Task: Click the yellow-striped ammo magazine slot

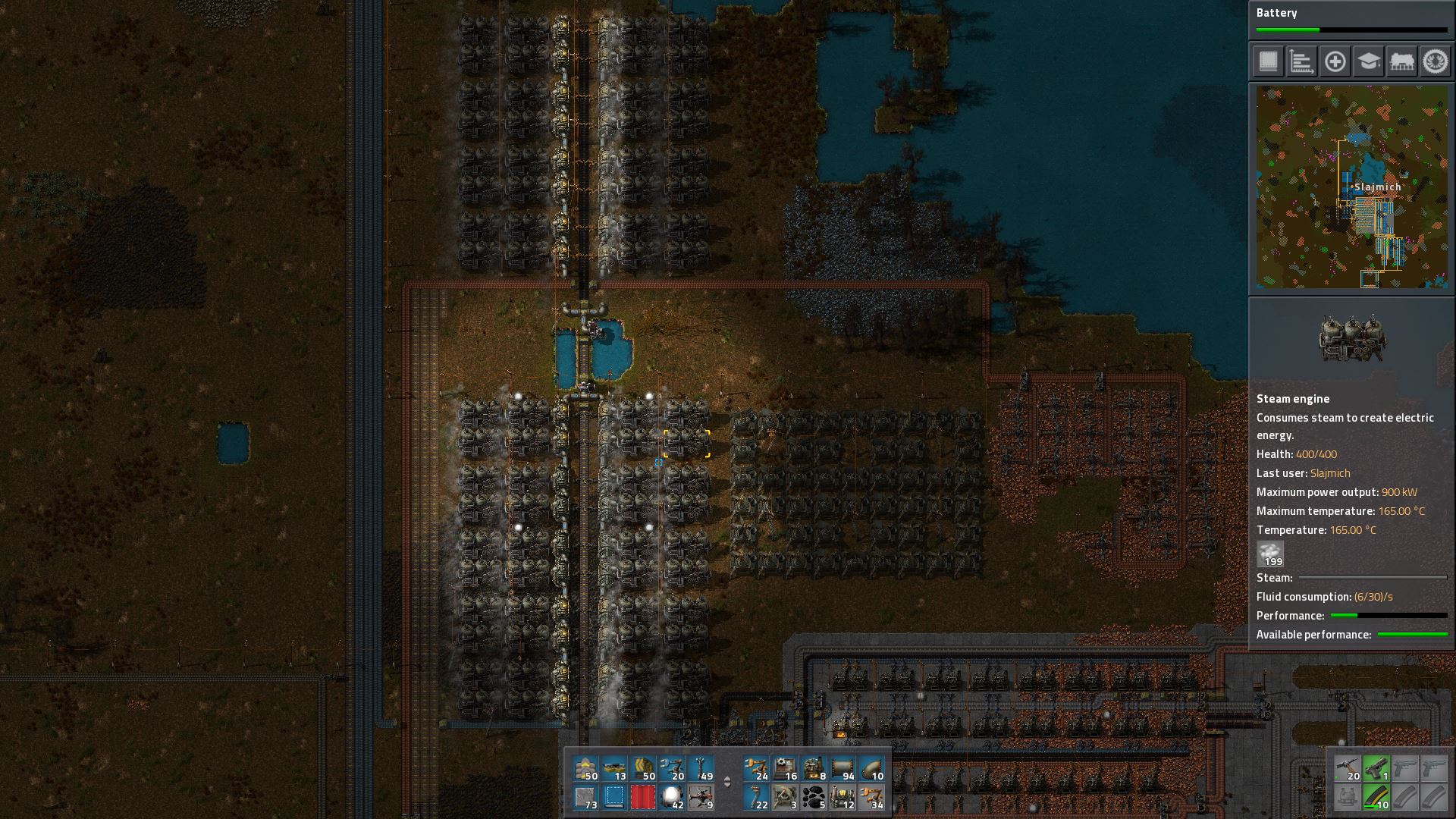Action: point(1376,798)
